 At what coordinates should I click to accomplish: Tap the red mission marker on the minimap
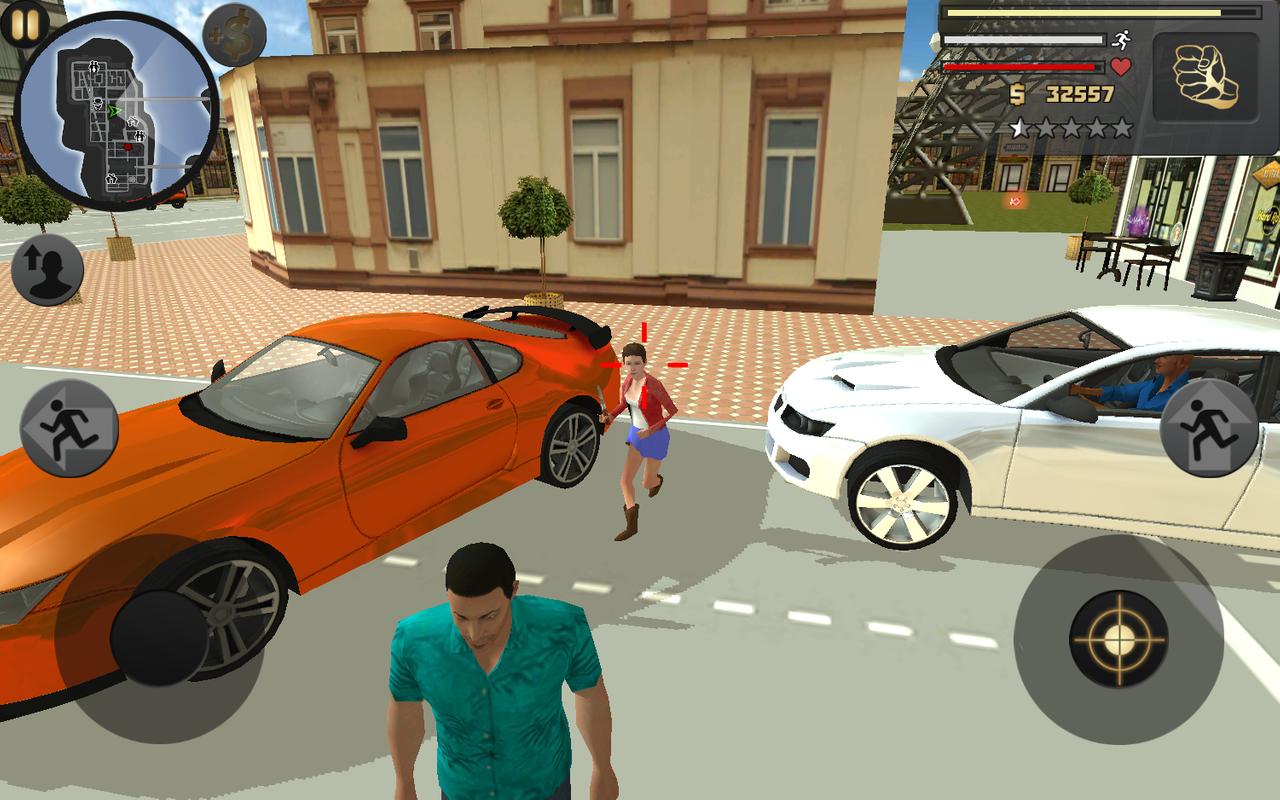tap(127, 146)
